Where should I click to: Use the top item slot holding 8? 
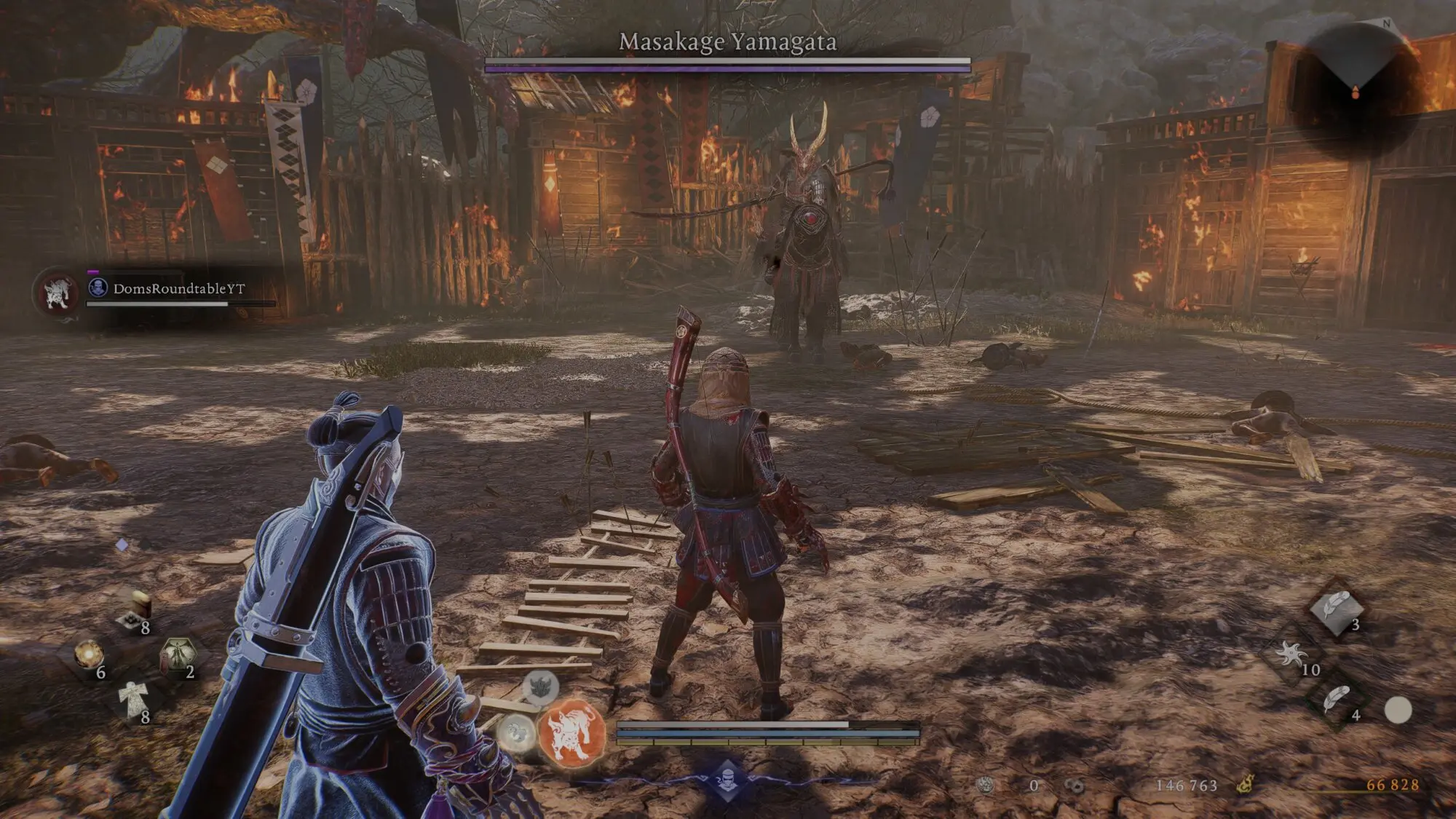[x=135, y=612]
